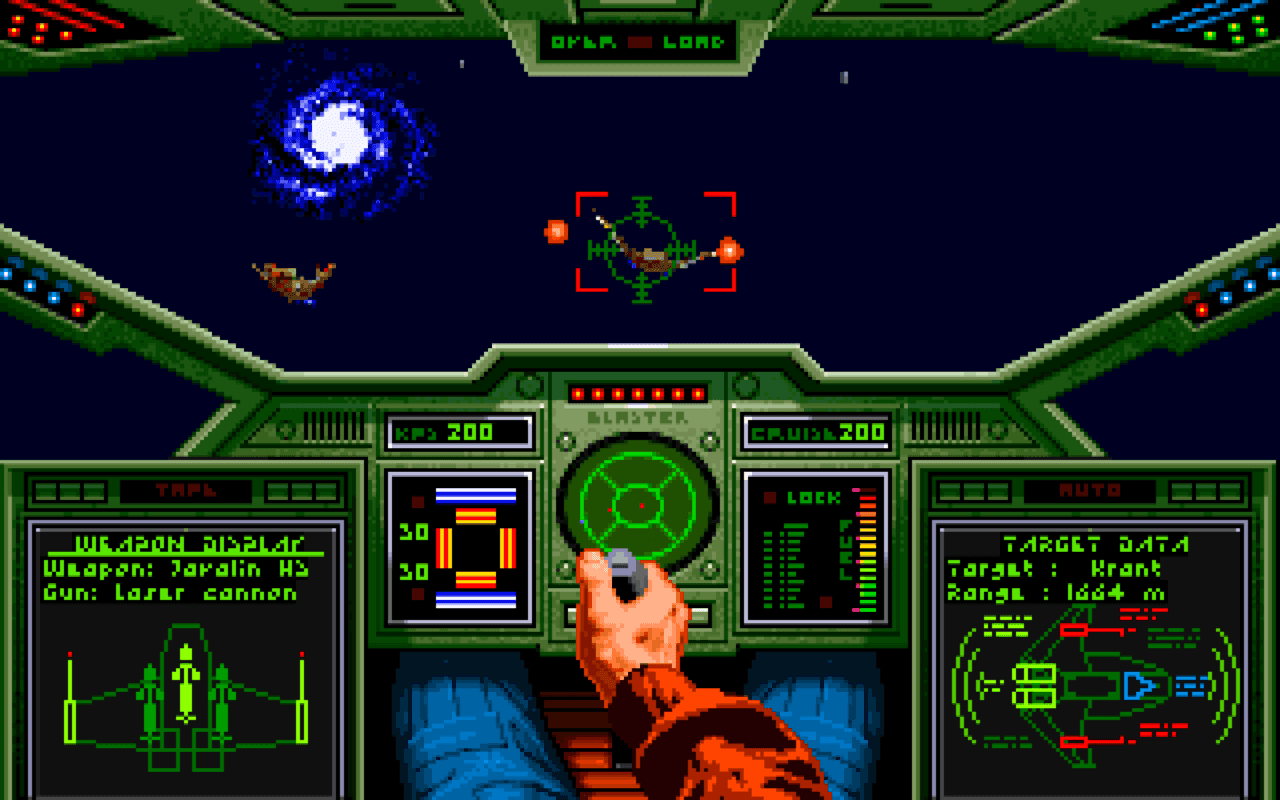Viewport: 1280px width, 800px height.
Task: Click the KPS 200 speed readout
Action: 462,432
